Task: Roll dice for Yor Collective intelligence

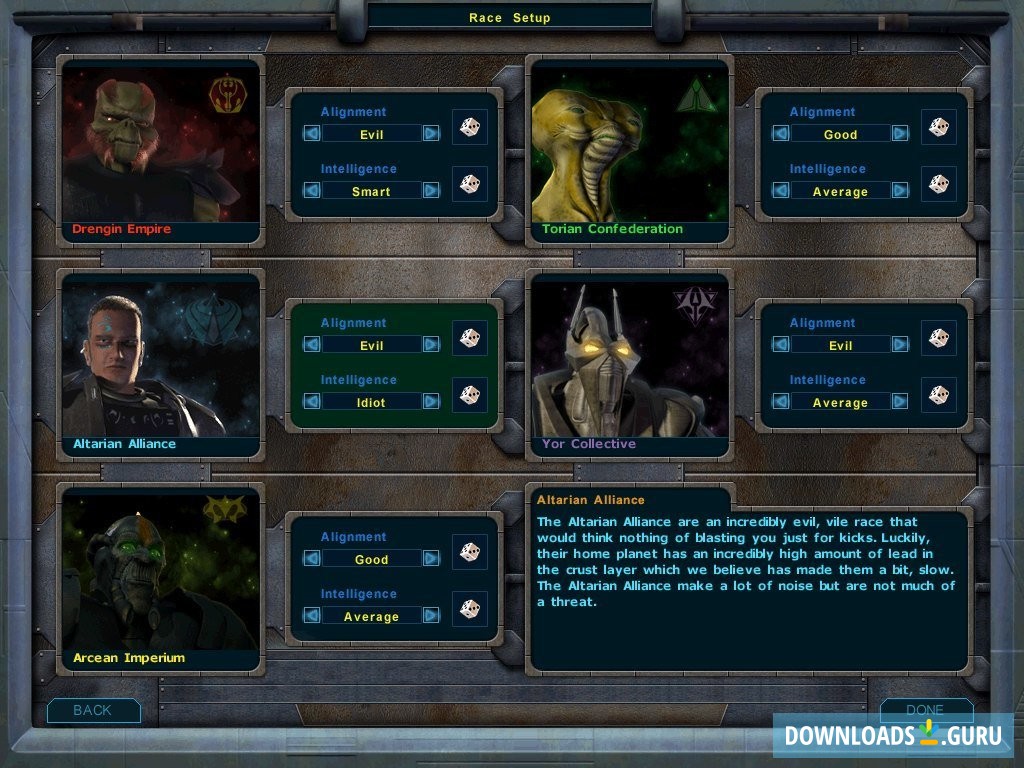Action: pyautogui.click(x=939, y=395)
